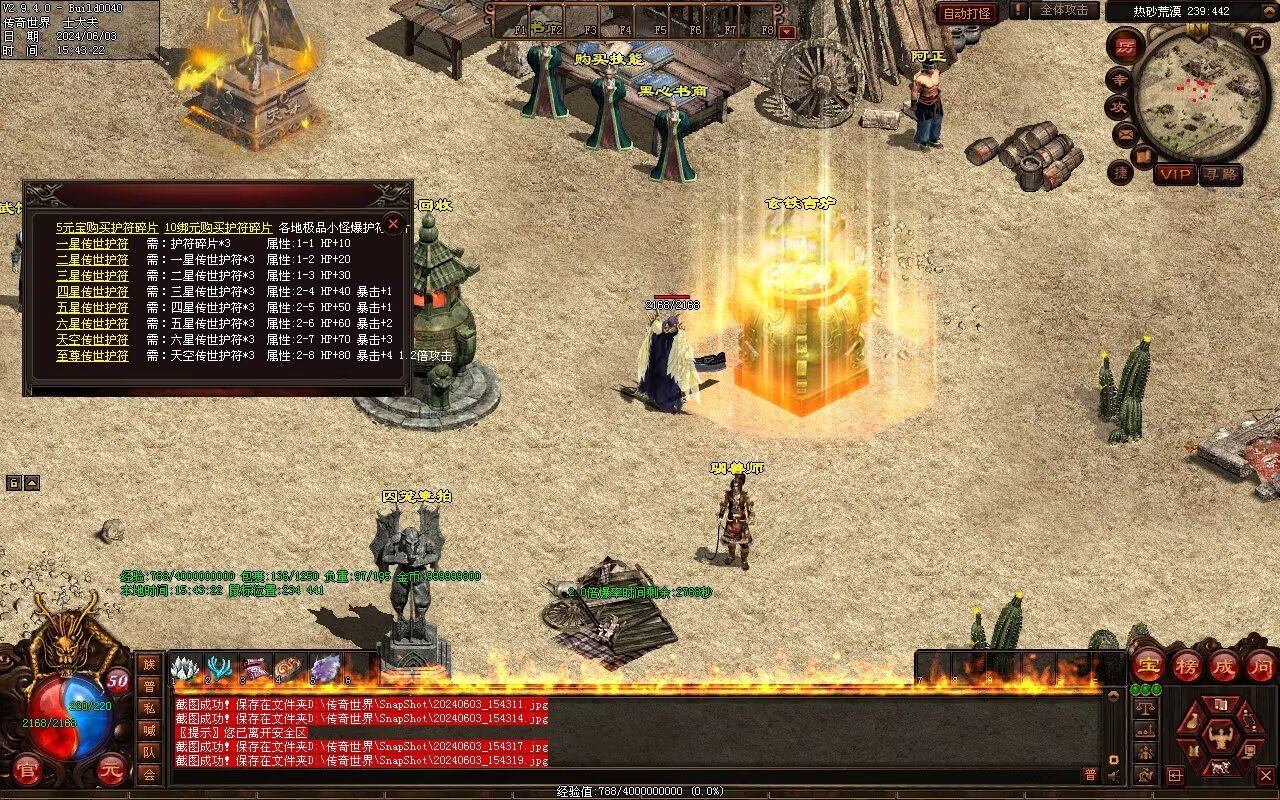This screenshot has height=800, width=1280.
Task: Open the 宝 treasure shop button
Action: coord(1148,664)
